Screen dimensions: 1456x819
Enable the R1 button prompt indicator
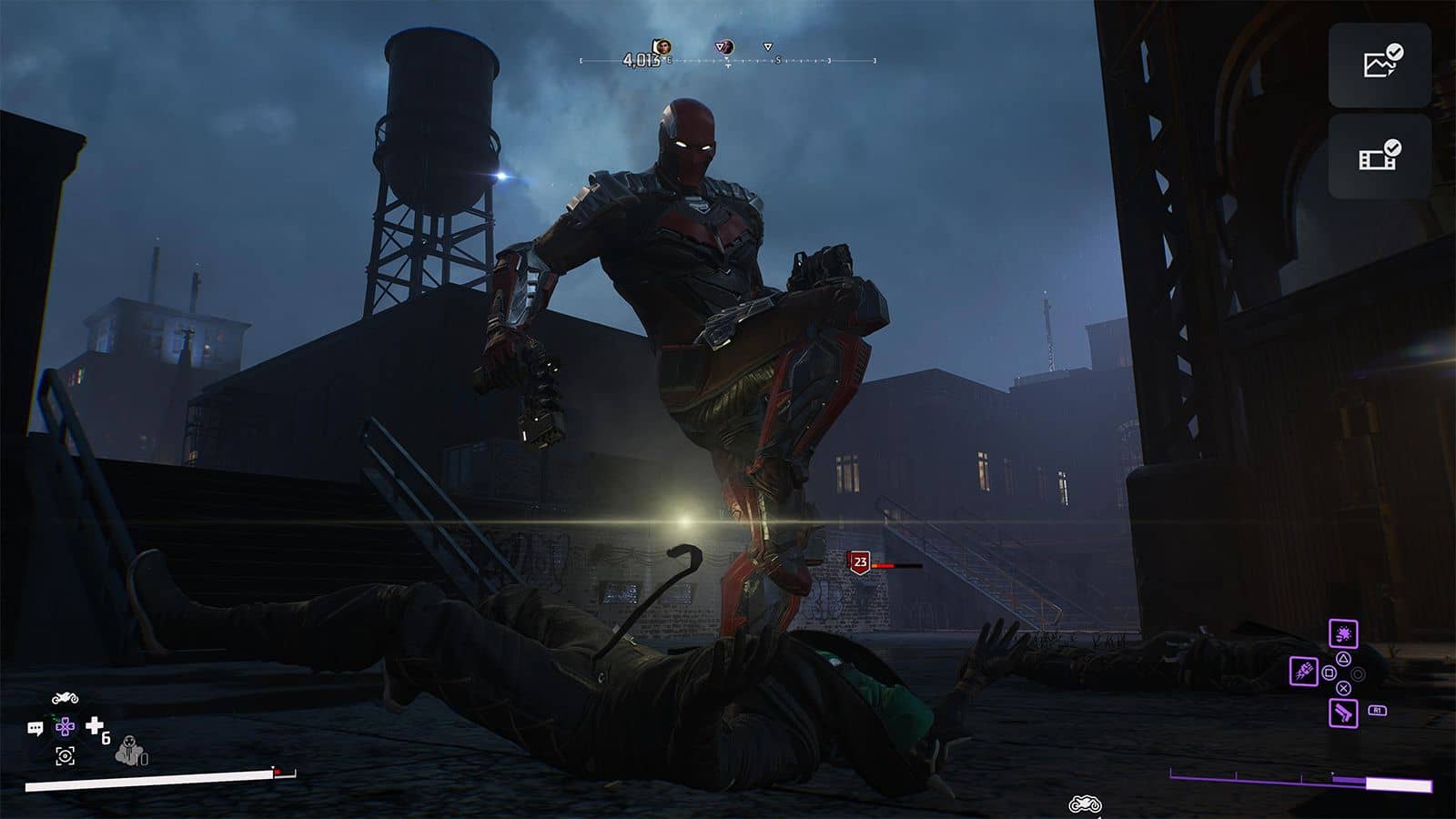(x=1377, y=710)
